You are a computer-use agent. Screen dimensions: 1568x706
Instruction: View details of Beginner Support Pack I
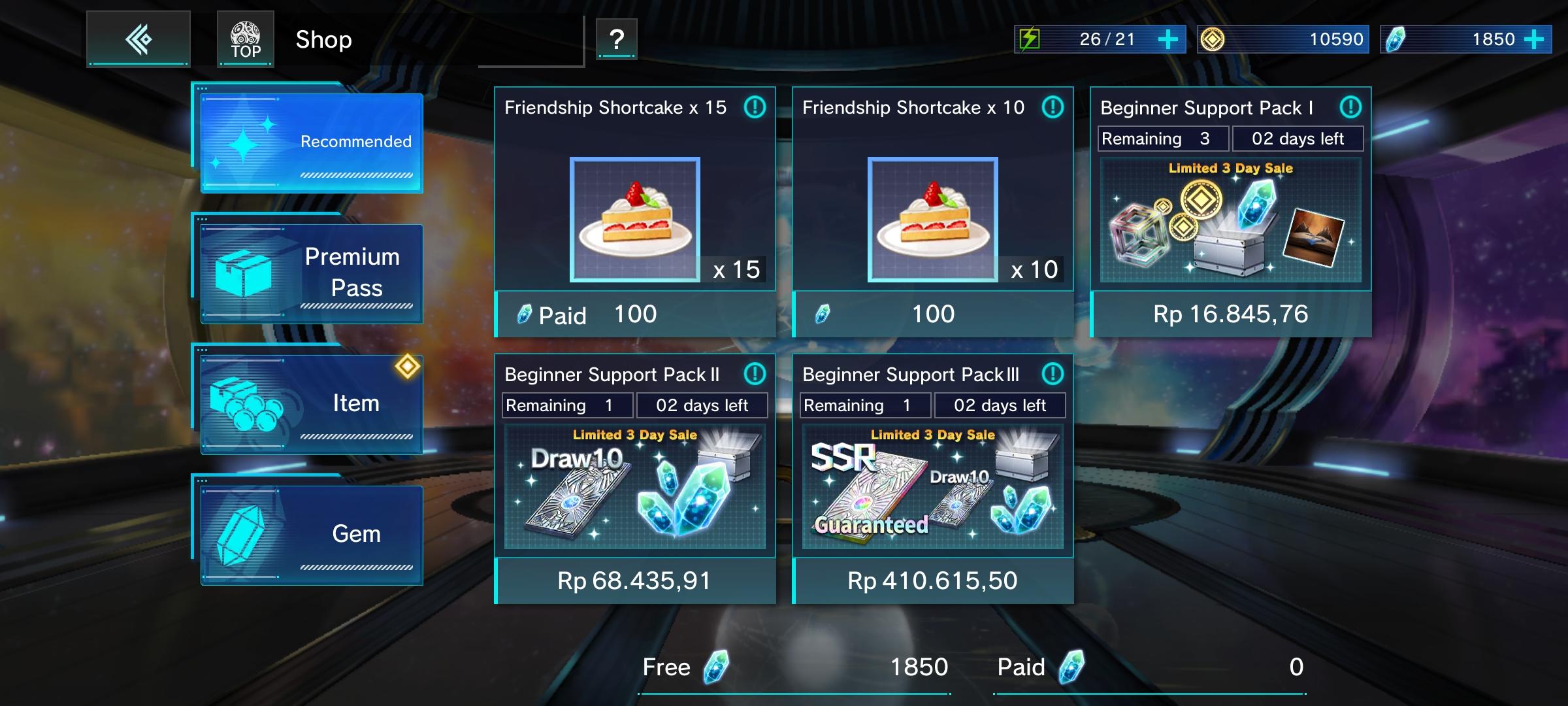click(x=1350, y=107)
